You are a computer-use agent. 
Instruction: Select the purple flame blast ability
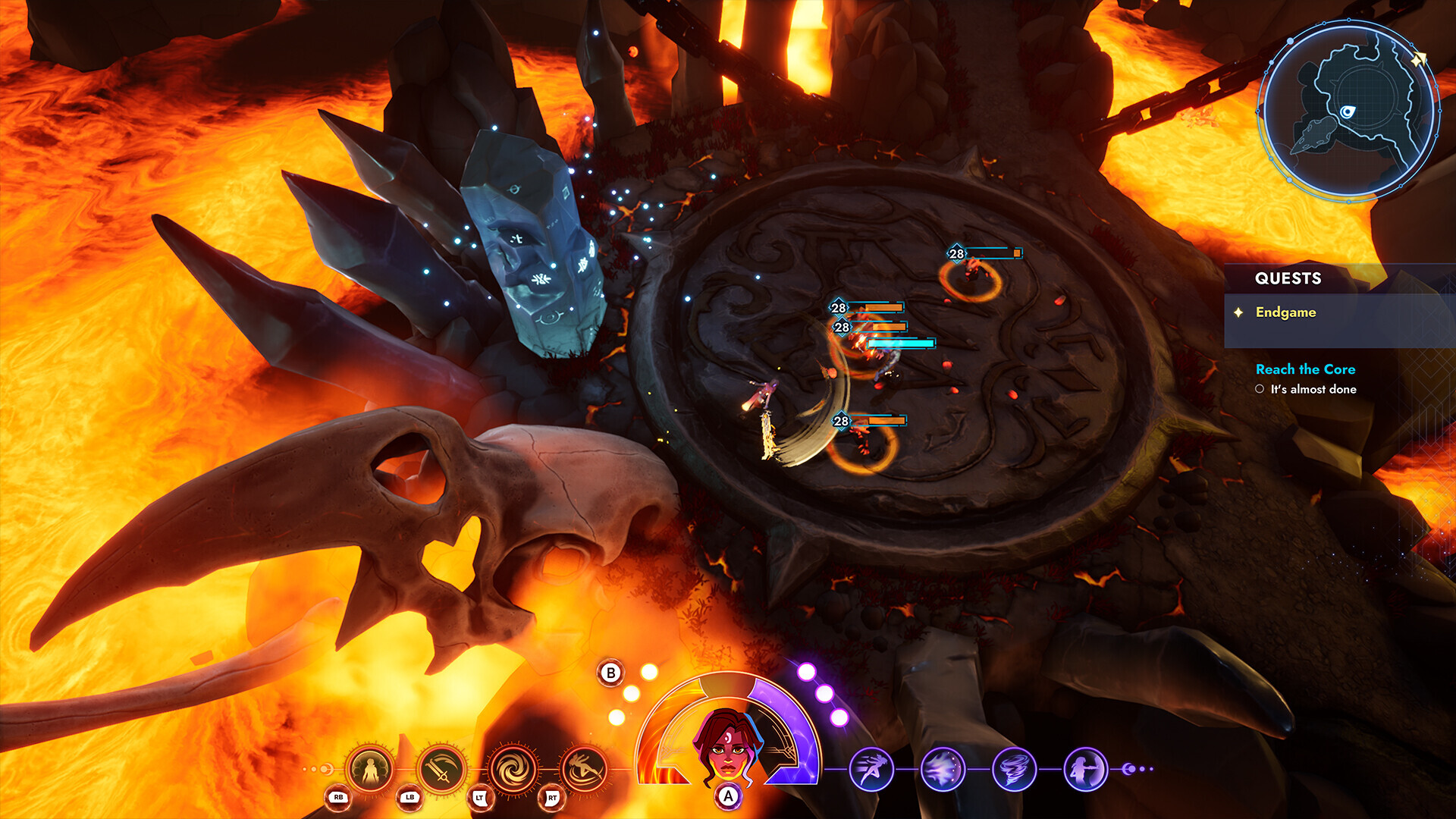point(943,768)
